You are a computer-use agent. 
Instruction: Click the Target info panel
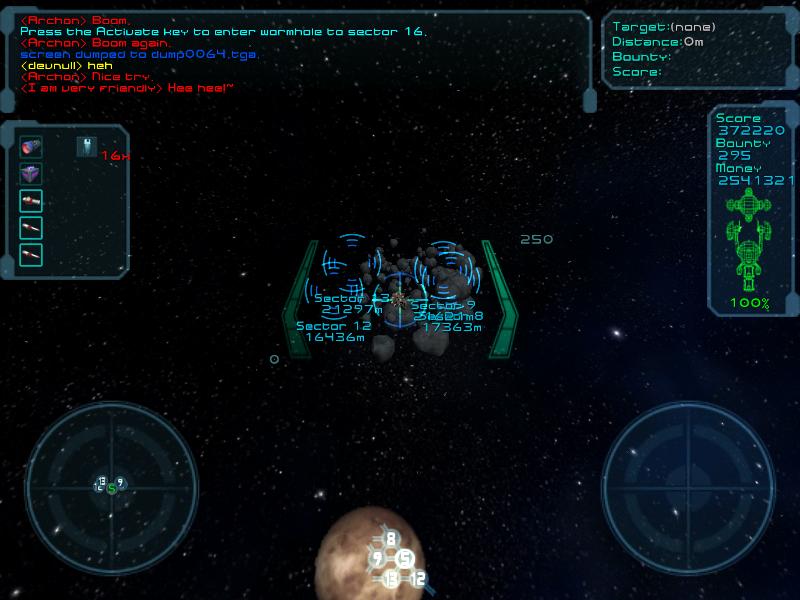(700, 50)
